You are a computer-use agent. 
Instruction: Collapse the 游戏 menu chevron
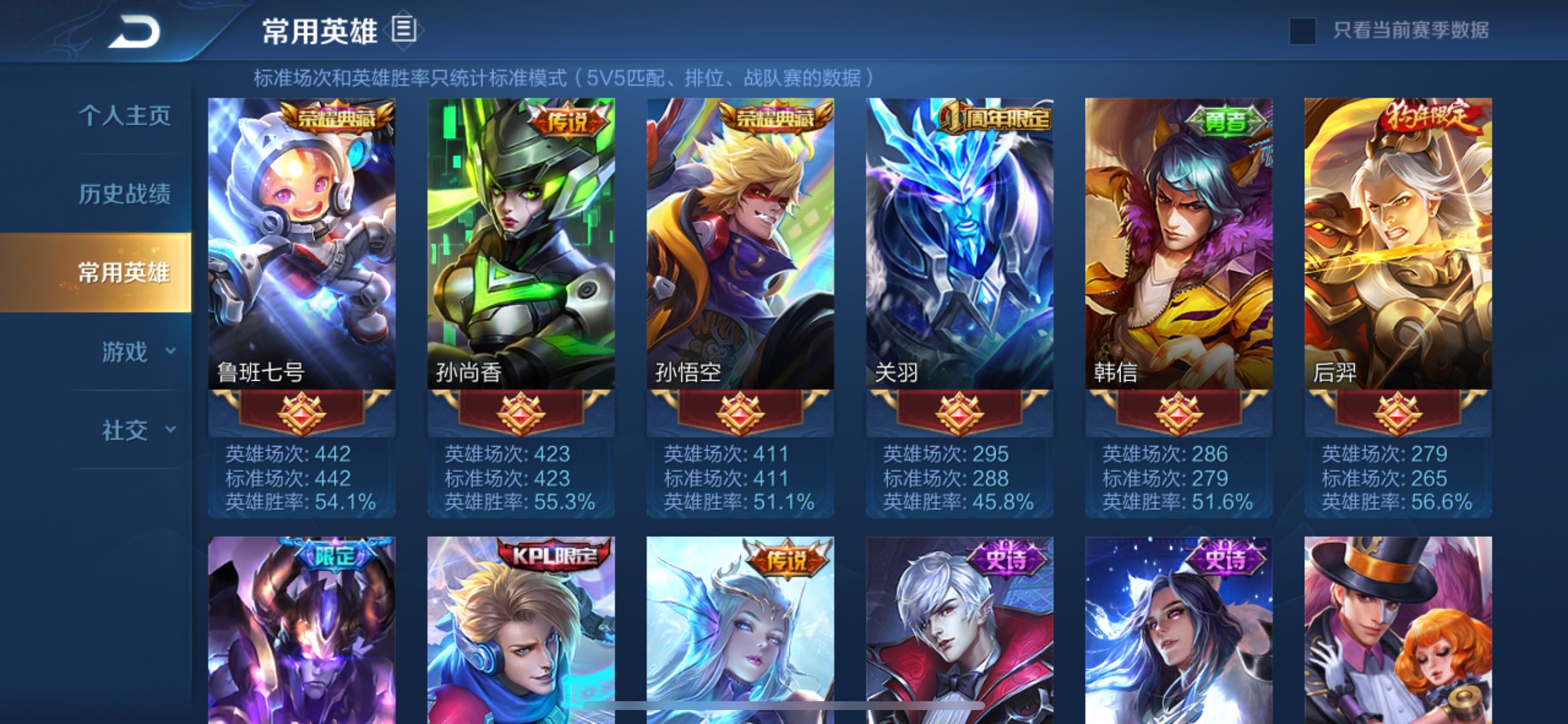click(x=171, y=352)
